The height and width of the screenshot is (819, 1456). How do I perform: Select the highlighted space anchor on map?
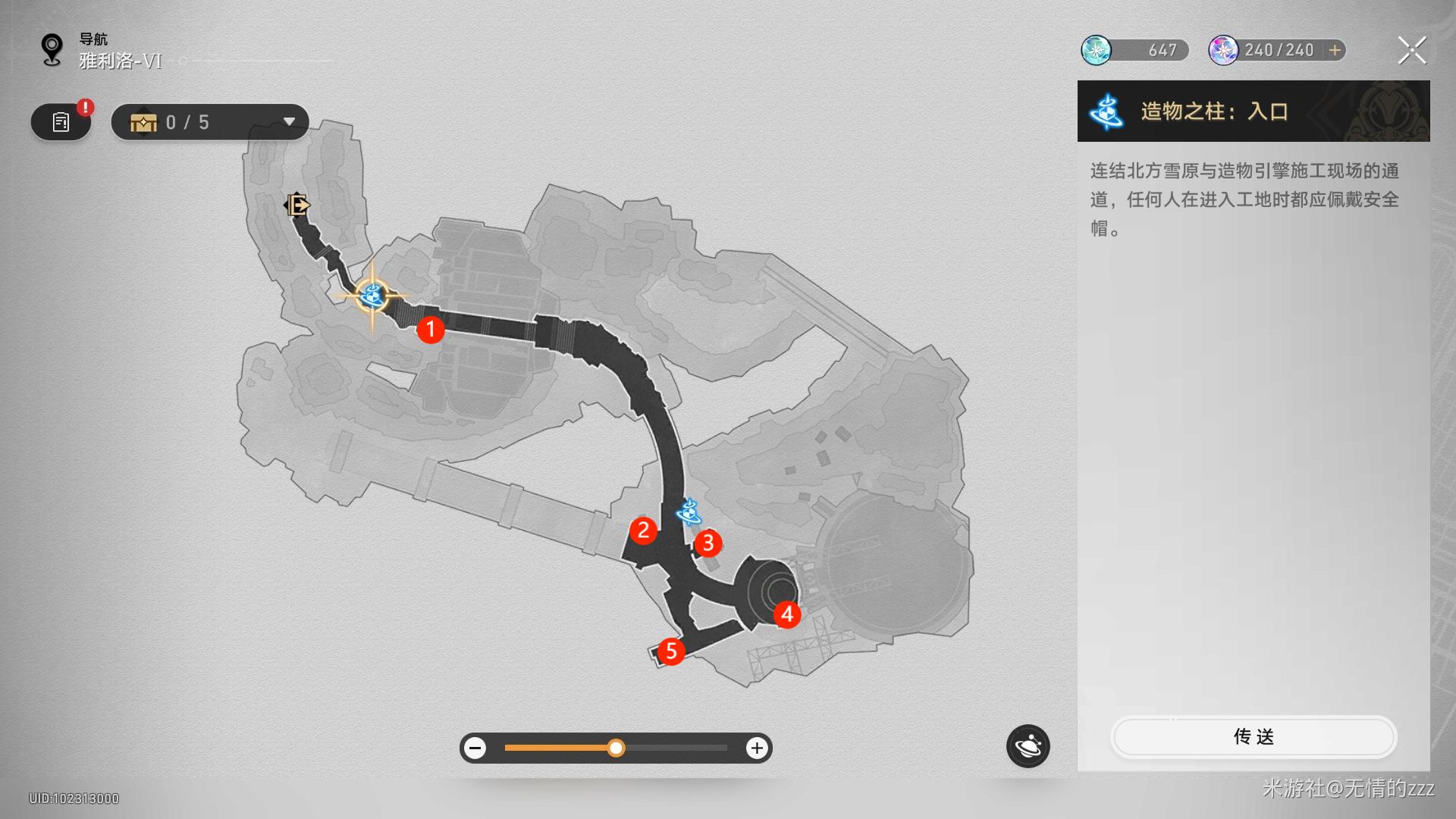coord(372,295)
